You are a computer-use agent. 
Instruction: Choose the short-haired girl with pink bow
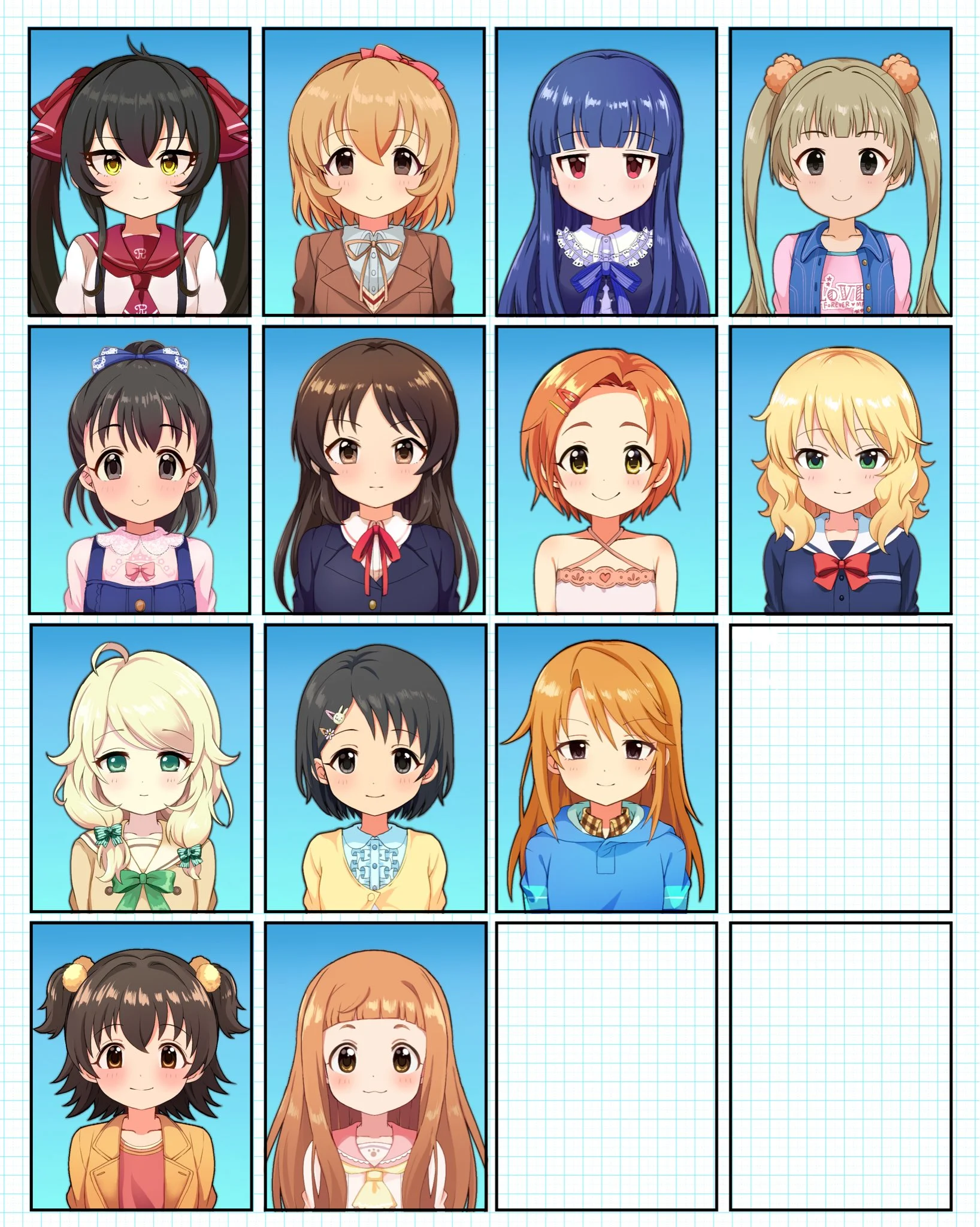pos(373,172)
